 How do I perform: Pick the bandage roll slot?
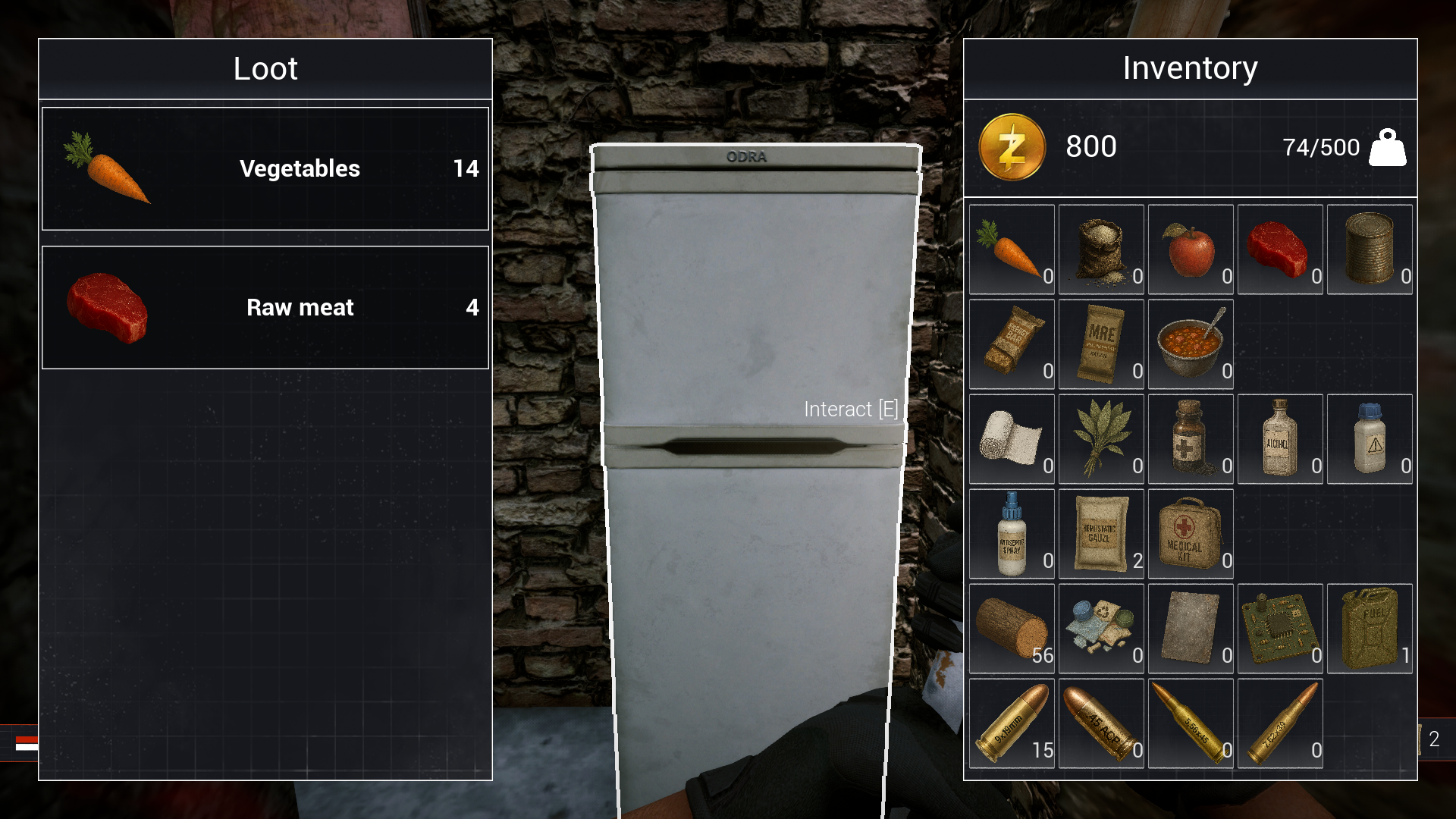pos(1012,439)
